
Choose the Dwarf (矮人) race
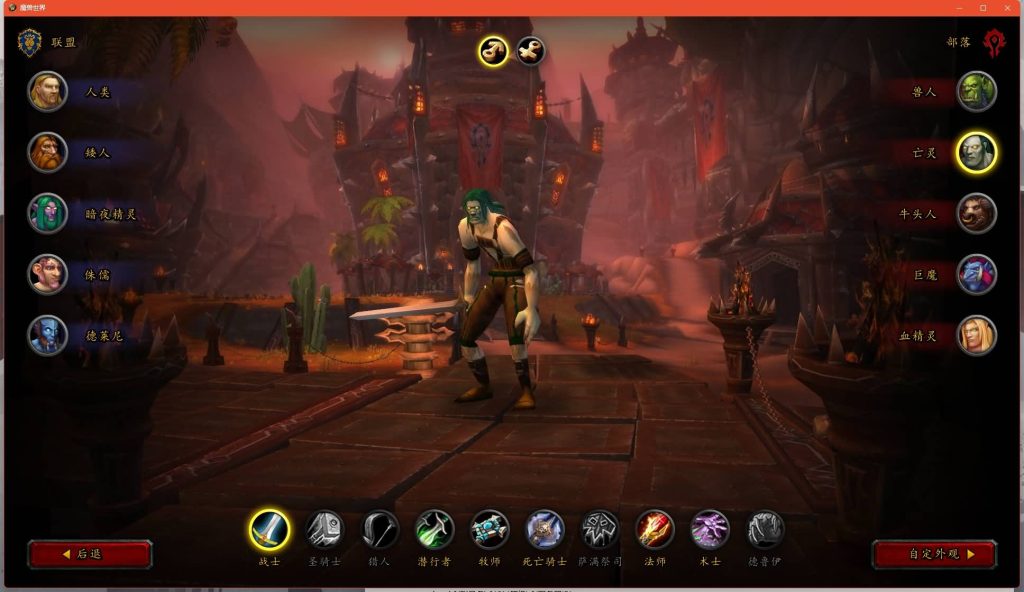pos(48,153)
